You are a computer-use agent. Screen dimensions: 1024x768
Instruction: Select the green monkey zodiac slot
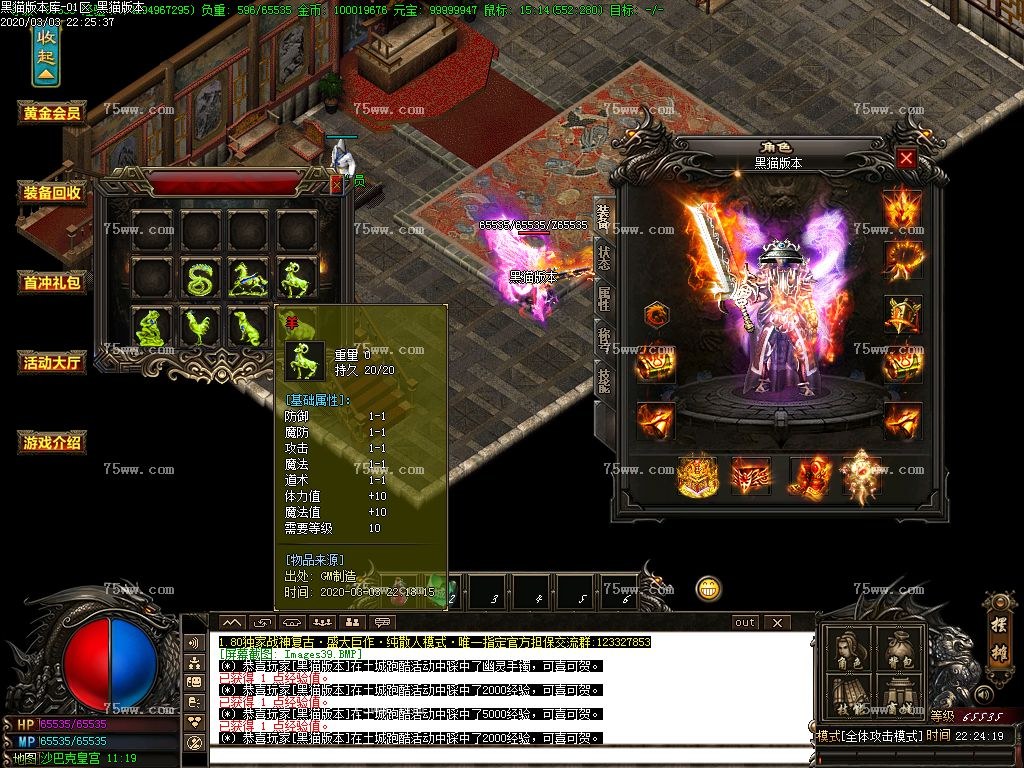click(x=153, y=327)
